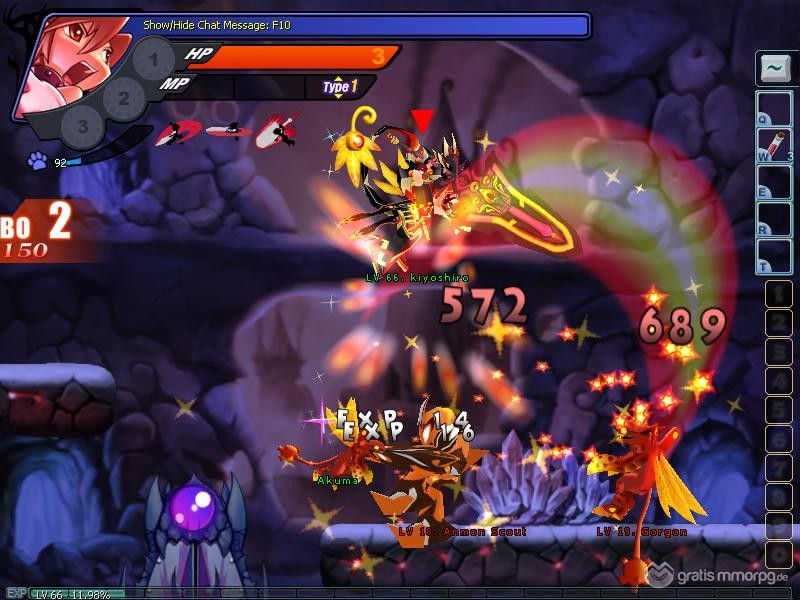The width and height of the screenshot is (800, 600).
Task: Activate the first red slash skill icon
Action: tap(178, 132)
